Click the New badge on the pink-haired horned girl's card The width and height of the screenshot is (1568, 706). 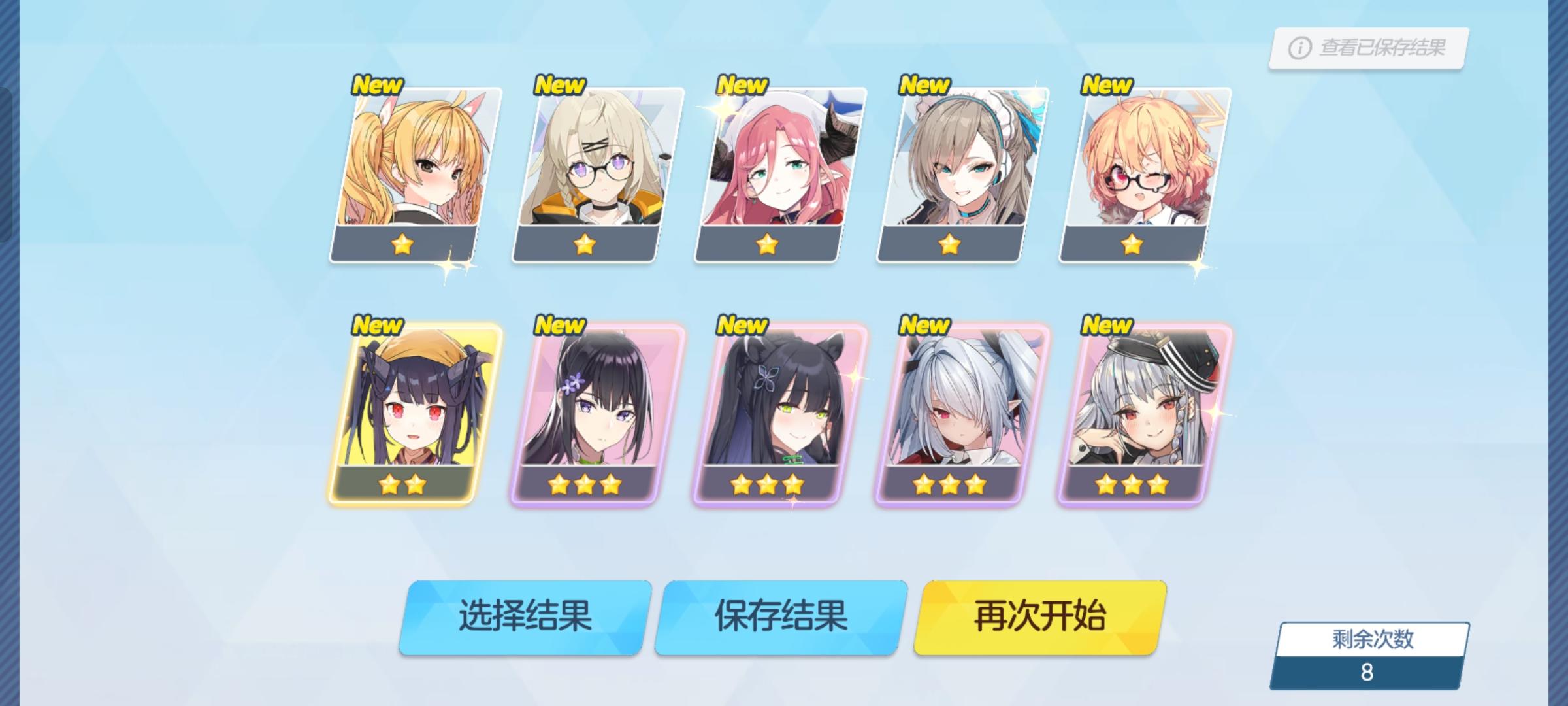[743, 84]
